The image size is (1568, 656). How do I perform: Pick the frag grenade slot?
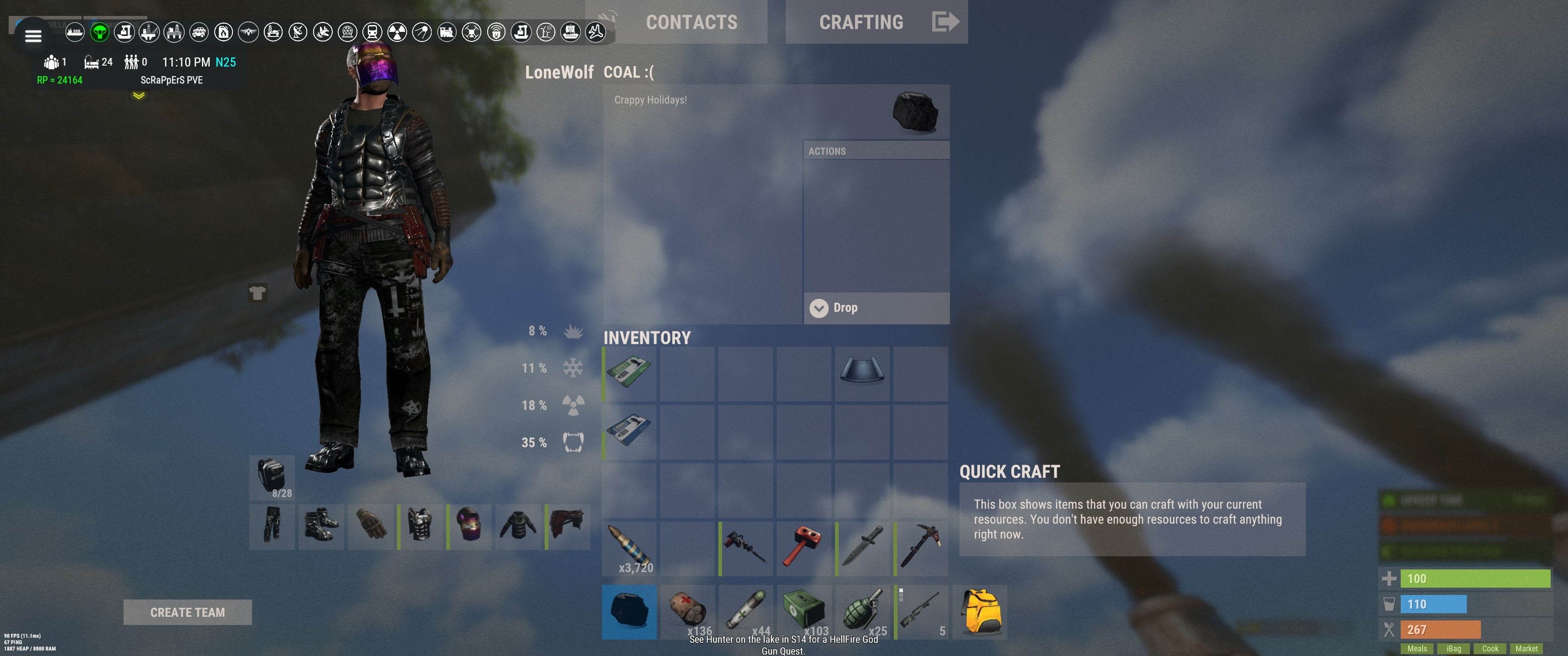[862, 612]
